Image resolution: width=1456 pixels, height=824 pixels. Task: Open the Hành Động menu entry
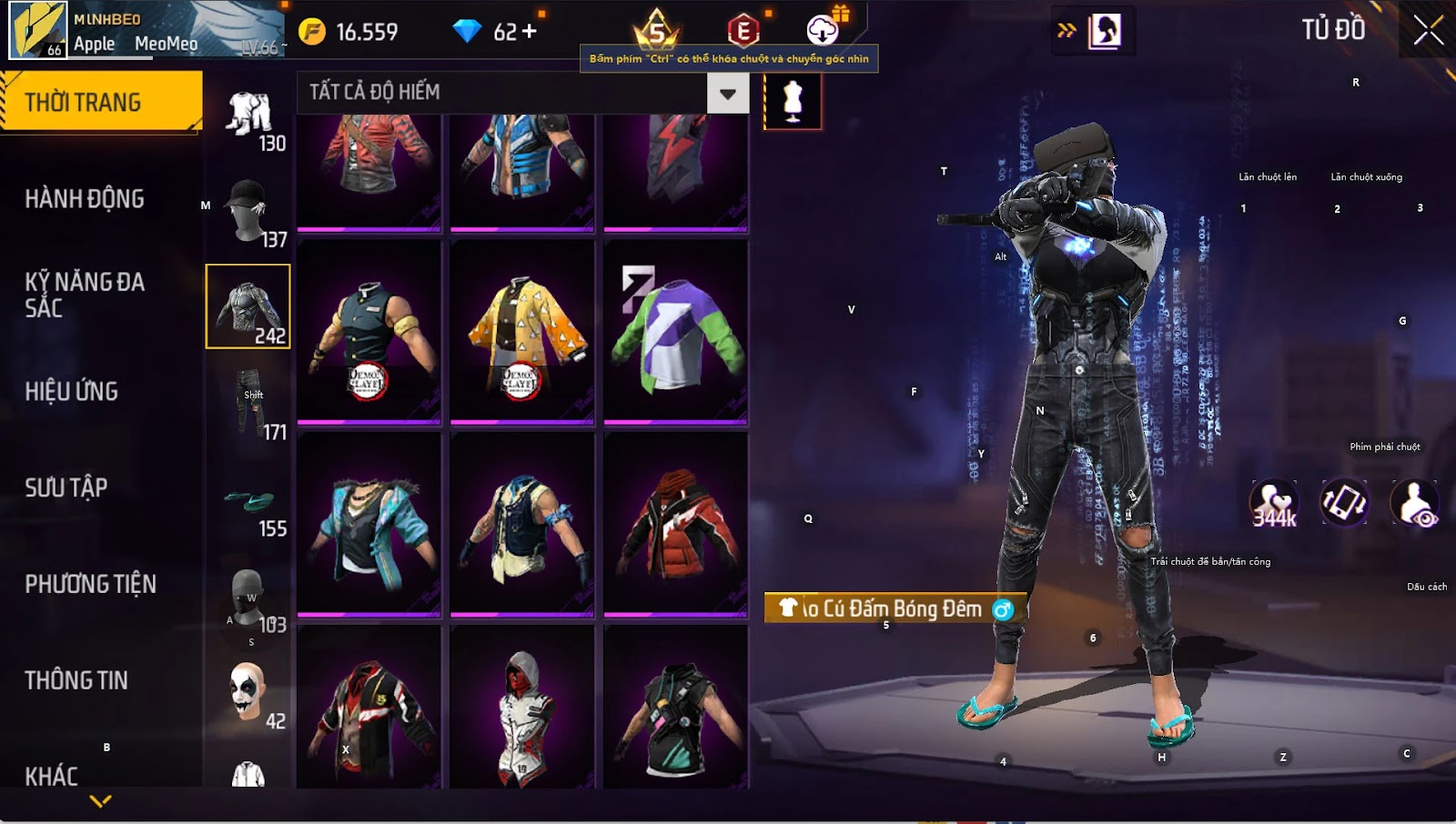pyautogui.click(x=85, y=198)
